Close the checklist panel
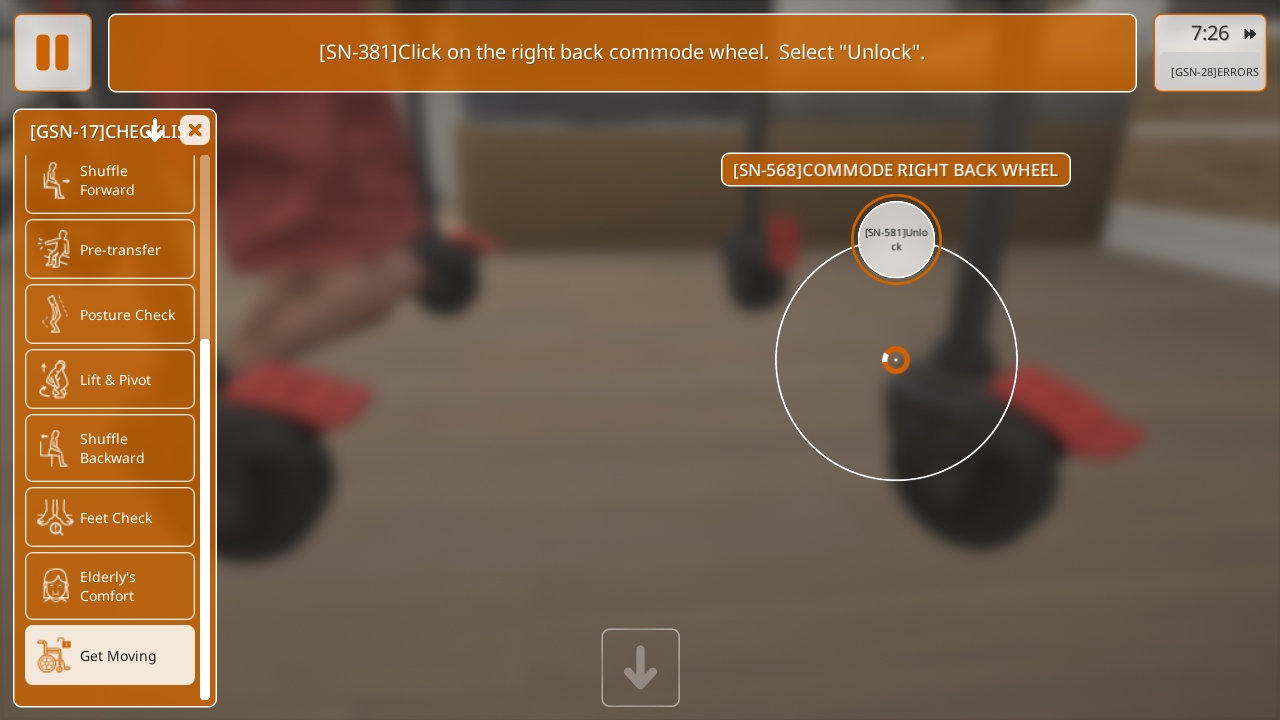Screen dimensions: 1280x720 (195, 130)
